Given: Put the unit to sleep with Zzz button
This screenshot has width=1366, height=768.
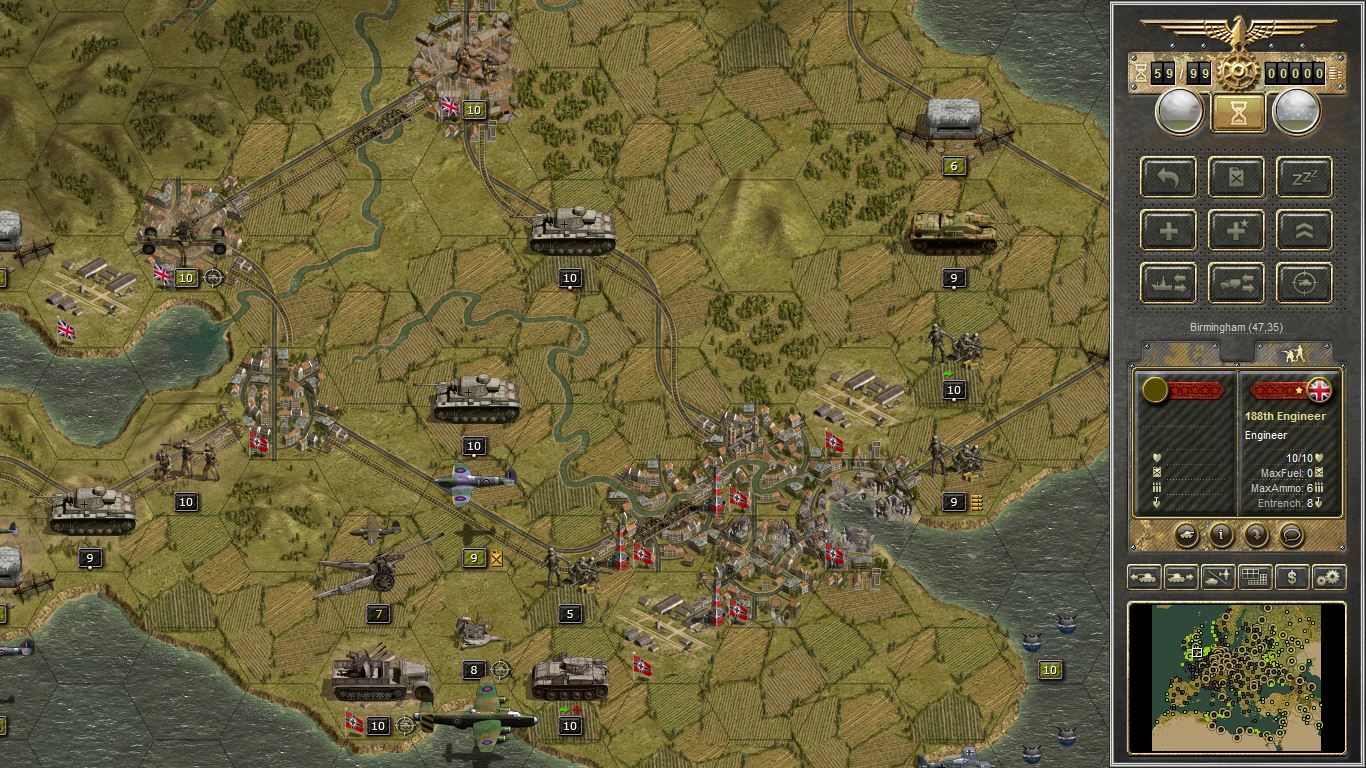Looking at the screenshot, I should tap(1303, 177).
